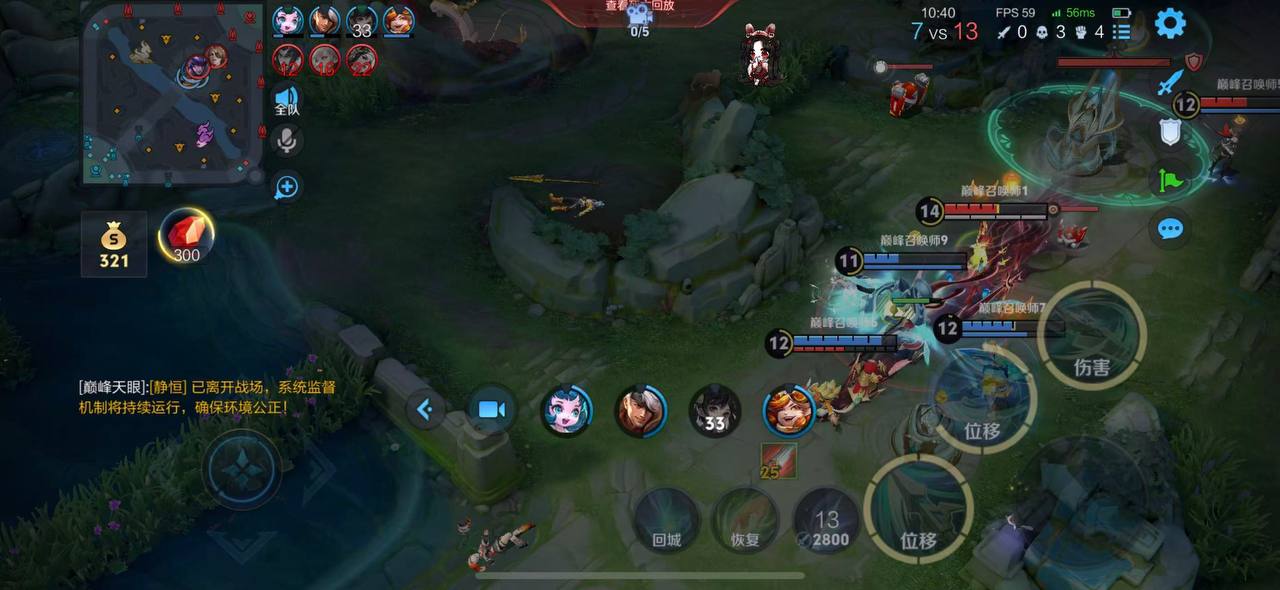Collapse the portrait bar with back arrow
Image resolution: width=1280 pixels, height=590 pixels.
pos(425,409)
